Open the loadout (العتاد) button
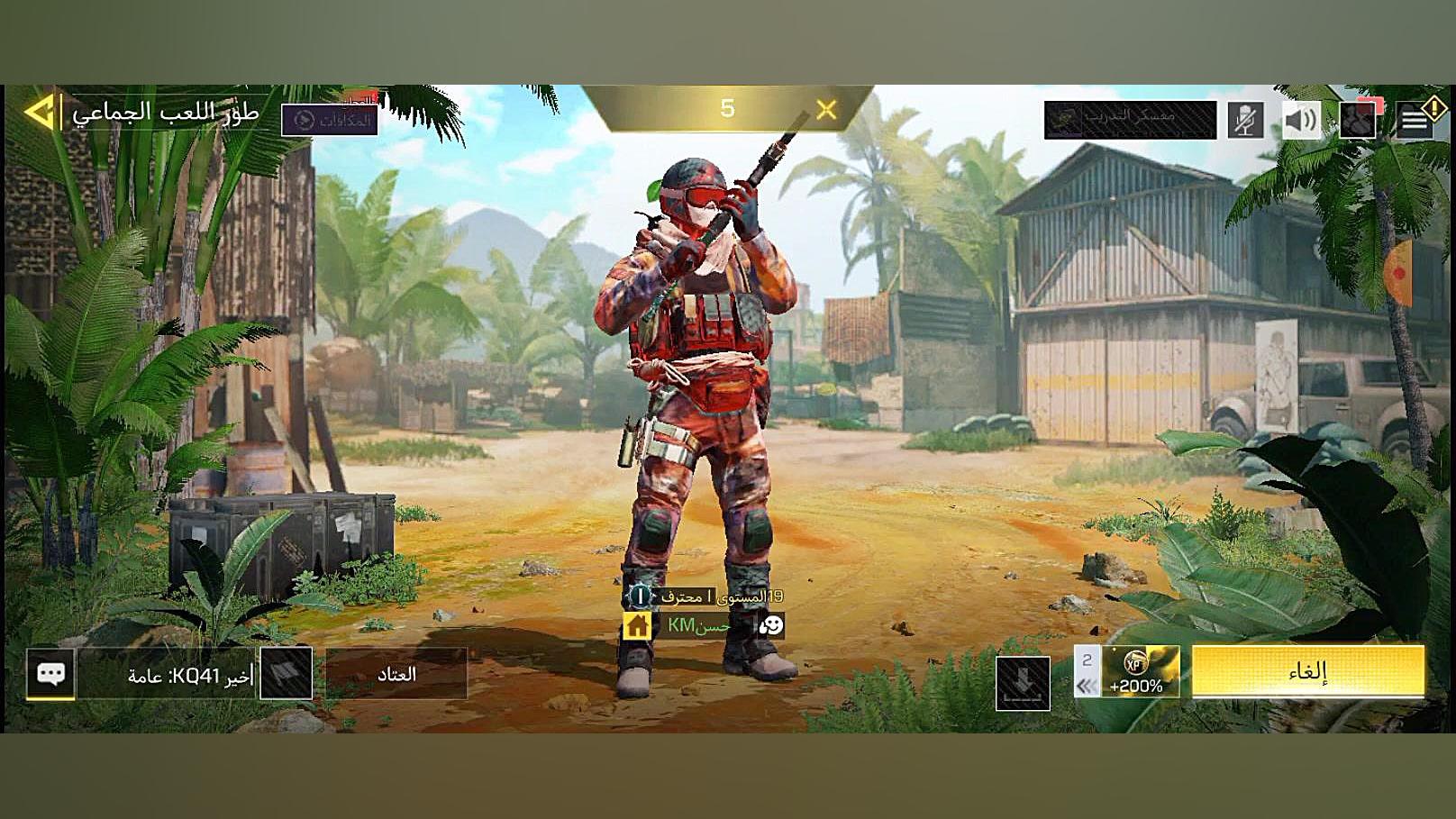Screen dimensions: 1456x819 click(396, 674)
